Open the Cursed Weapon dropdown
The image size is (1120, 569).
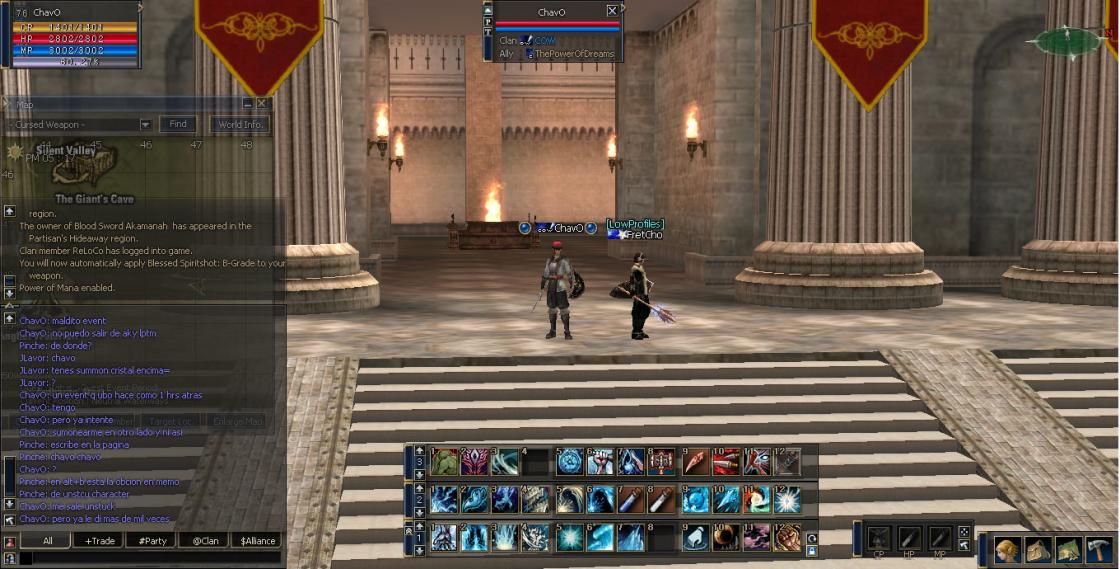click(146, 125)
